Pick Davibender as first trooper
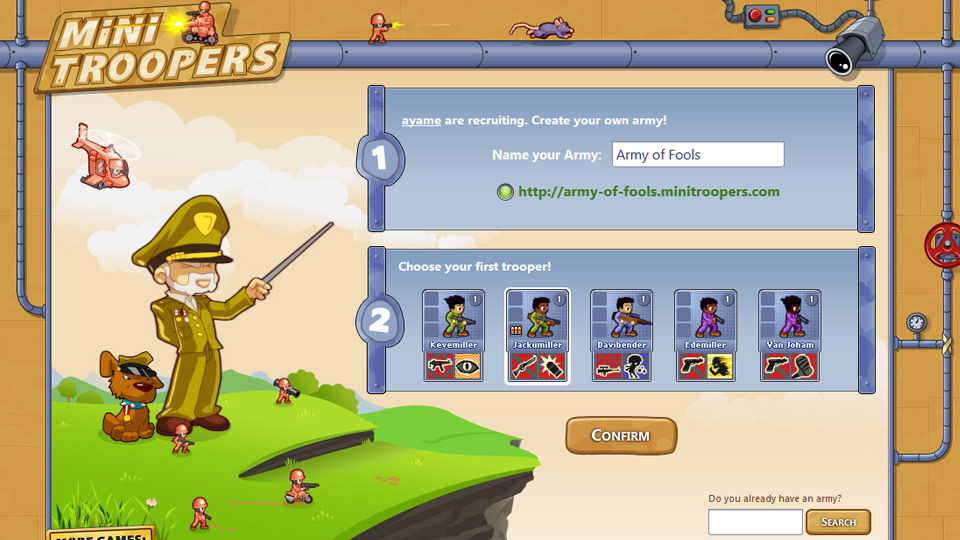 tap(622, 336)
